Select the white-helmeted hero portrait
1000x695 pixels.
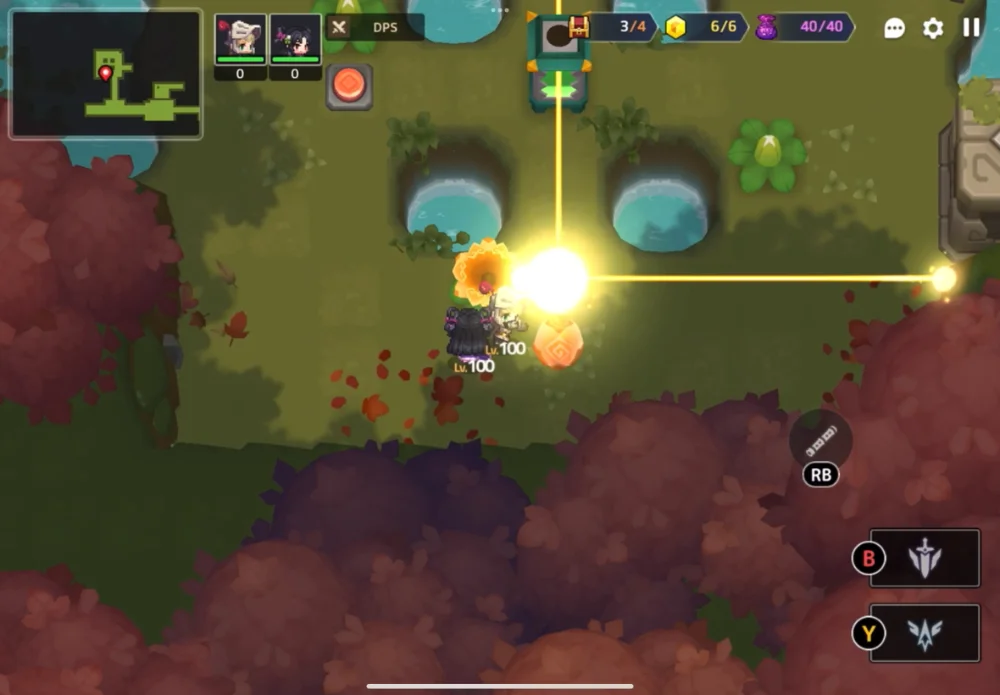(240, 39)
